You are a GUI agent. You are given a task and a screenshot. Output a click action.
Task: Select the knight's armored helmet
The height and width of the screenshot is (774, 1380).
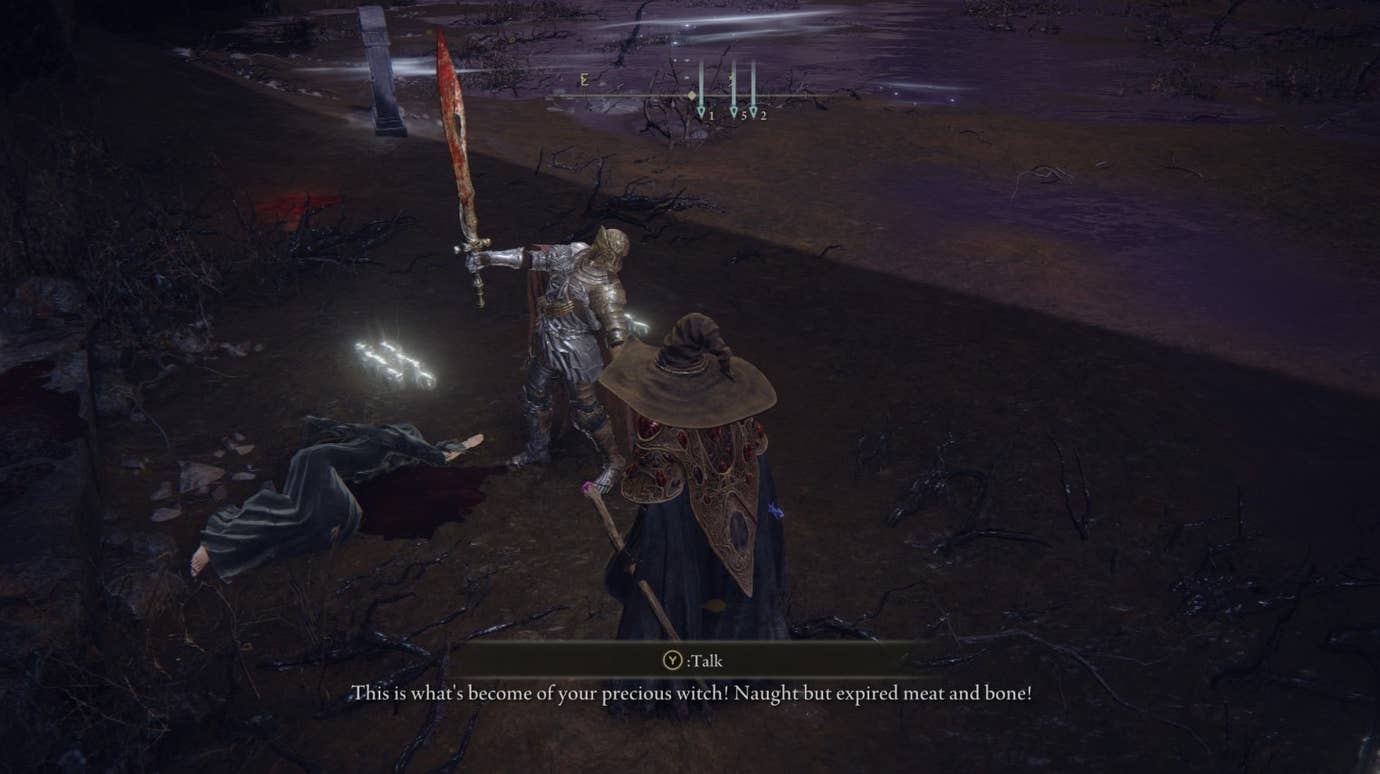pos(607,250)
